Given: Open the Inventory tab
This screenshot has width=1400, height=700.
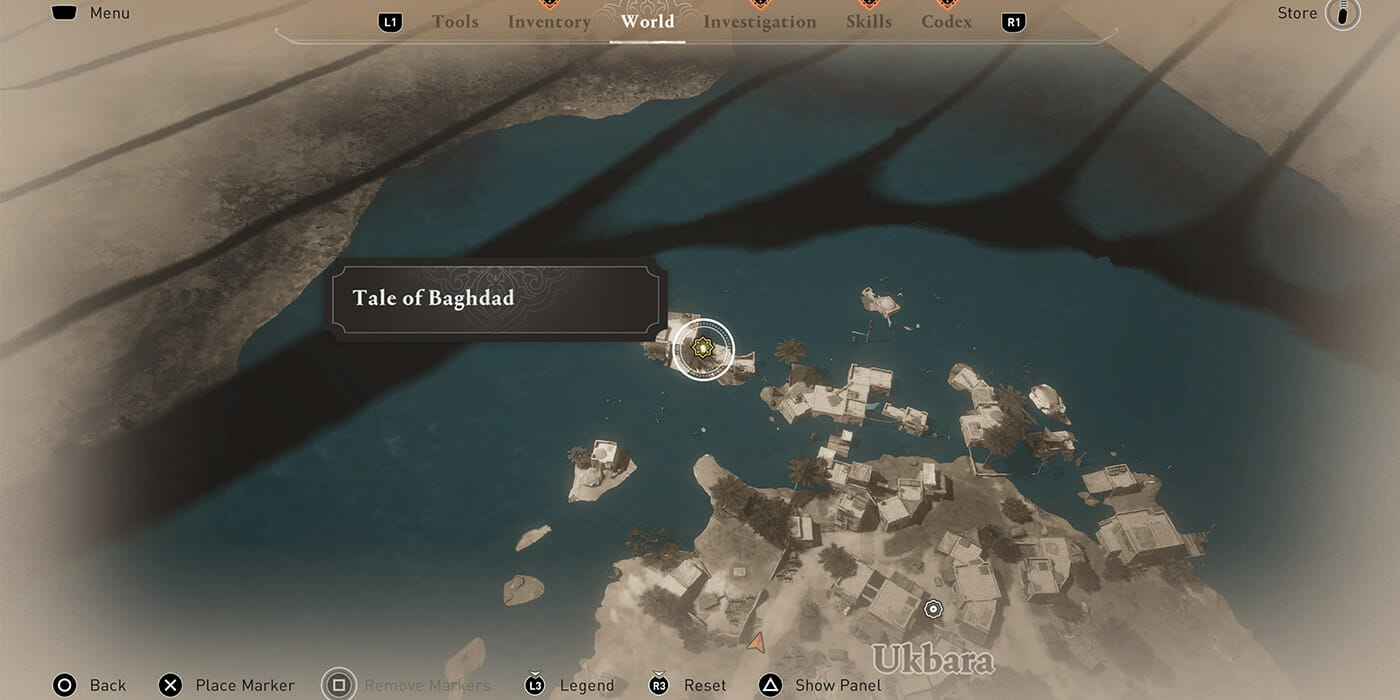Looking at the screenshot, I should pos(549,21).
